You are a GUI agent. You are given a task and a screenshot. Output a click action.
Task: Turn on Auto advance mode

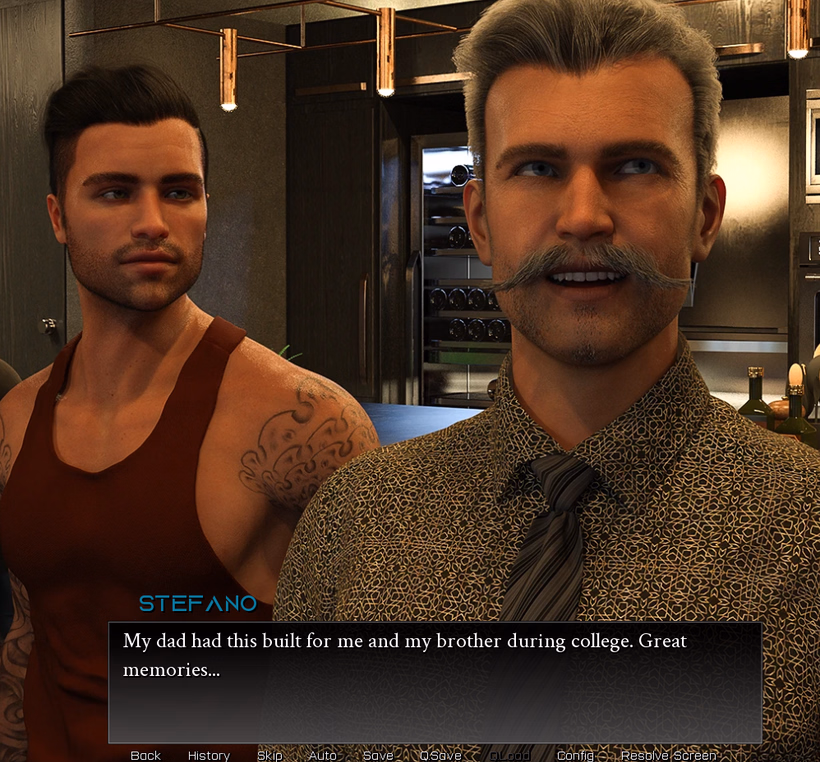(x=322, y=755)
